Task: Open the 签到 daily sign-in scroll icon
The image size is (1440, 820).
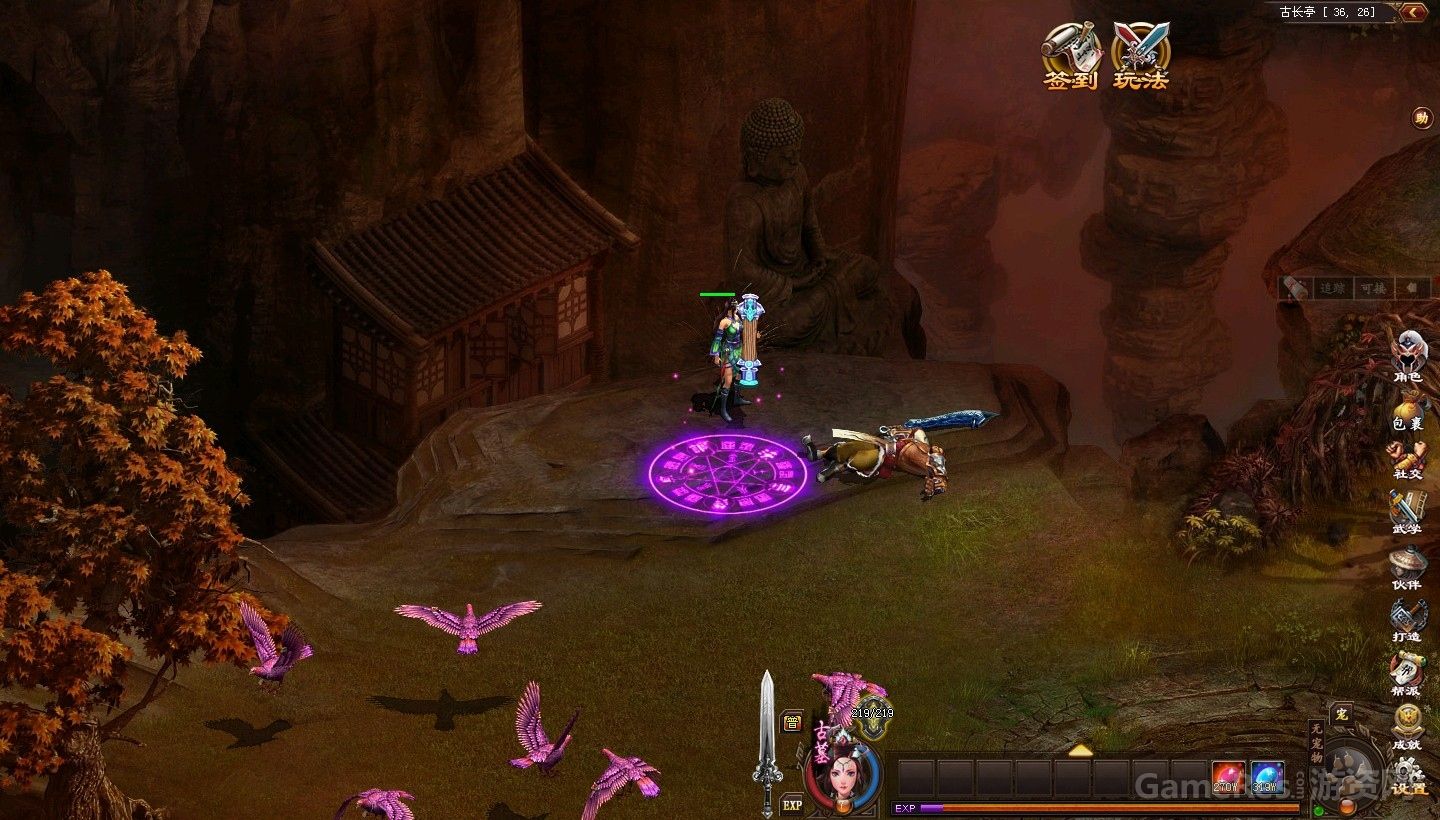Action: tap(1071, 55)
